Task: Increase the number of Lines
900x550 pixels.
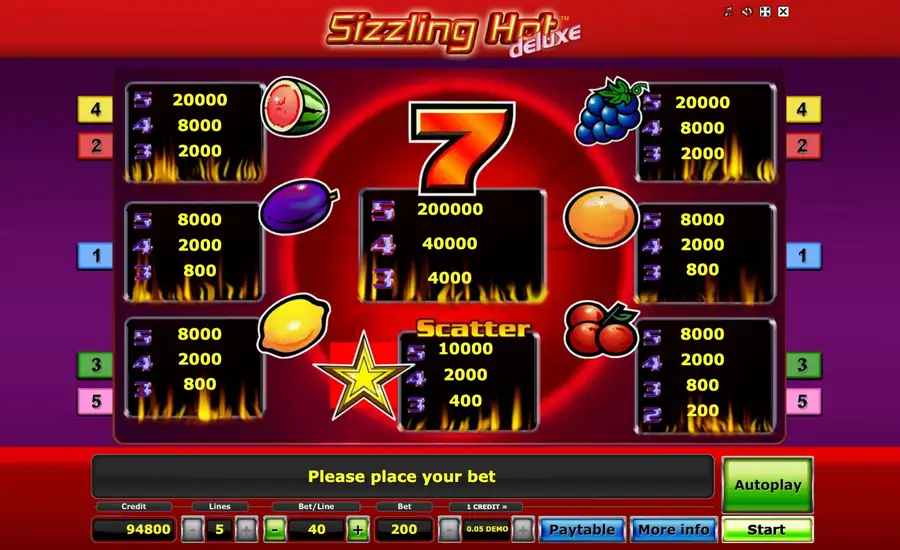Action: (x=247, y=529)
